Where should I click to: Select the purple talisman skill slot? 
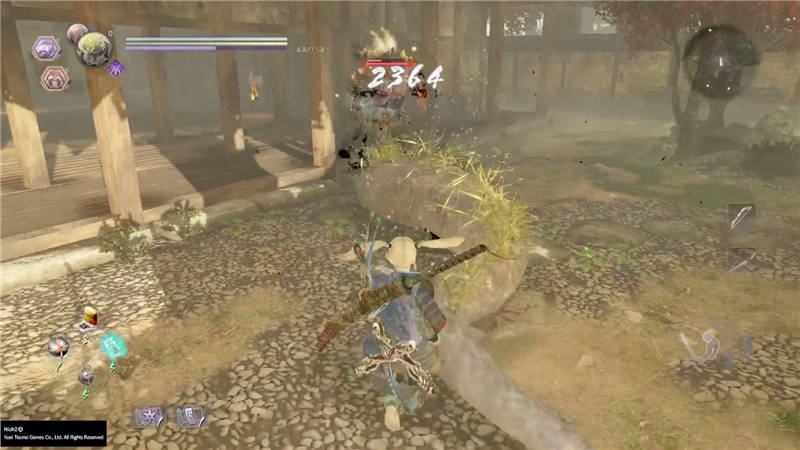pyautogui.click(x=188, y=416)
